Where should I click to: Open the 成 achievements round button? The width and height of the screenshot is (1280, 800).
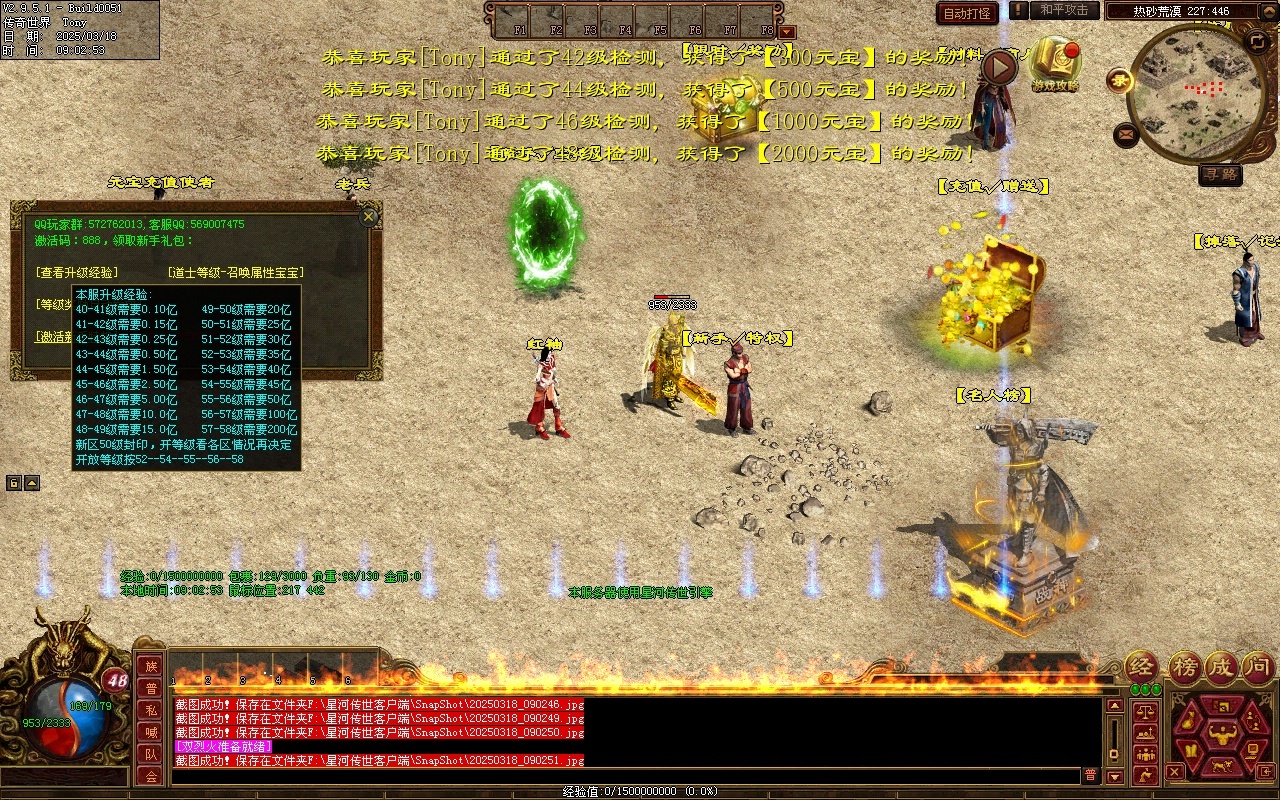(1221, 667)
